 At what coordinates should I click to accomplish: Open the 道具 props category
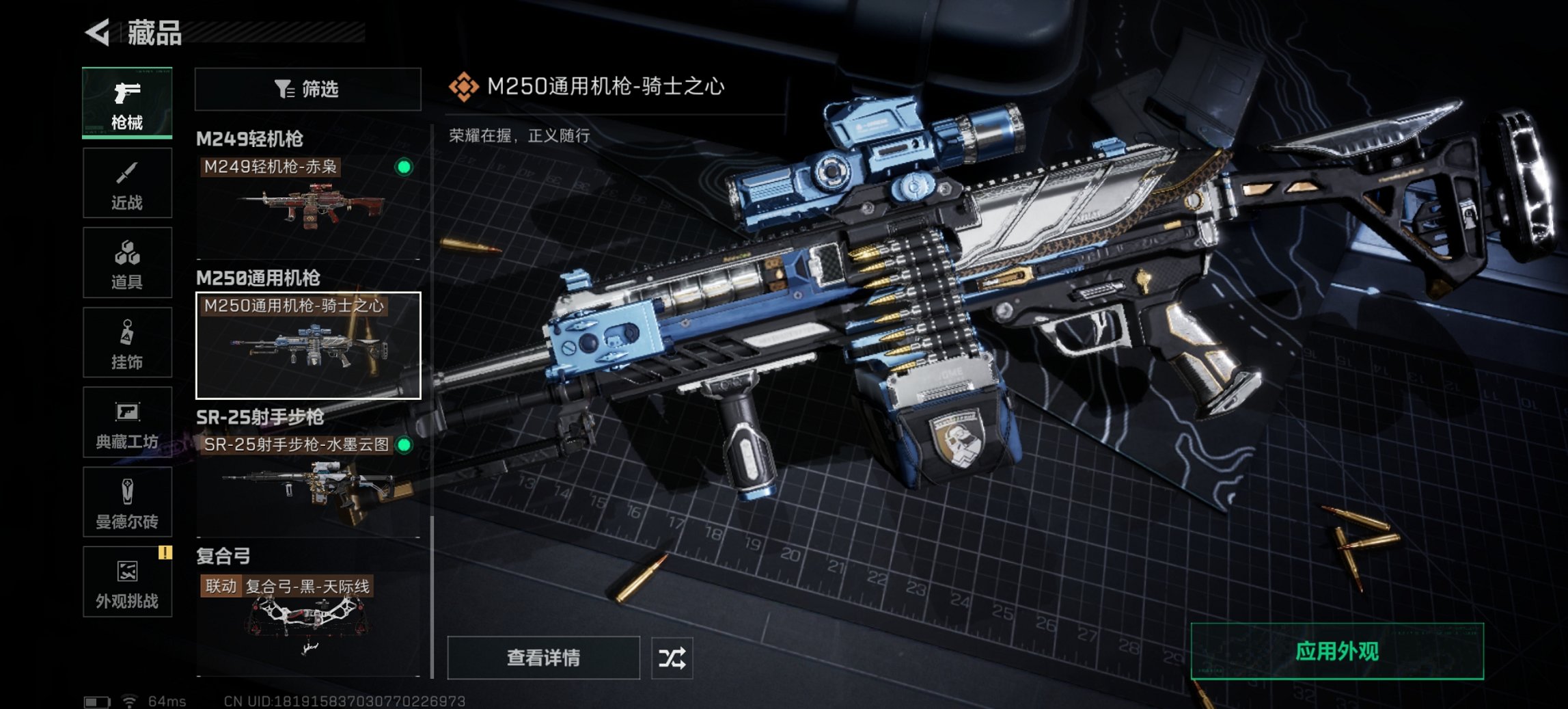127,263
